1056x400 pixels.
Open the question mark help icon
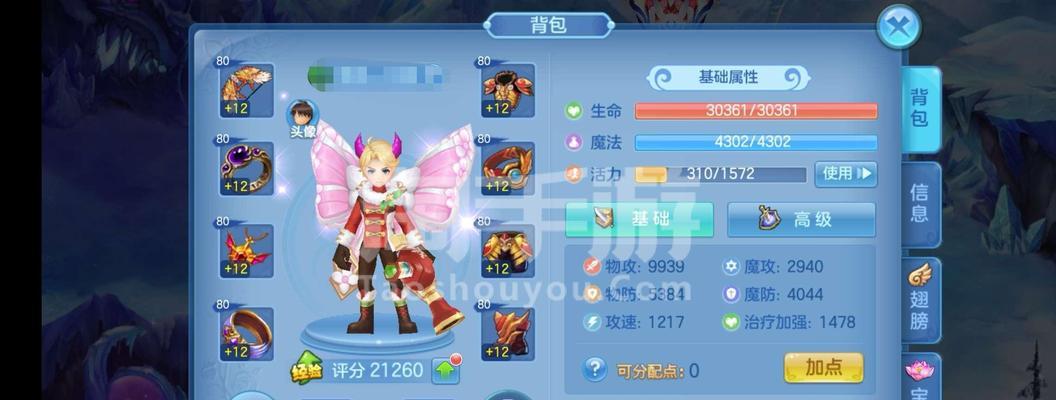[x=595, y=369]
